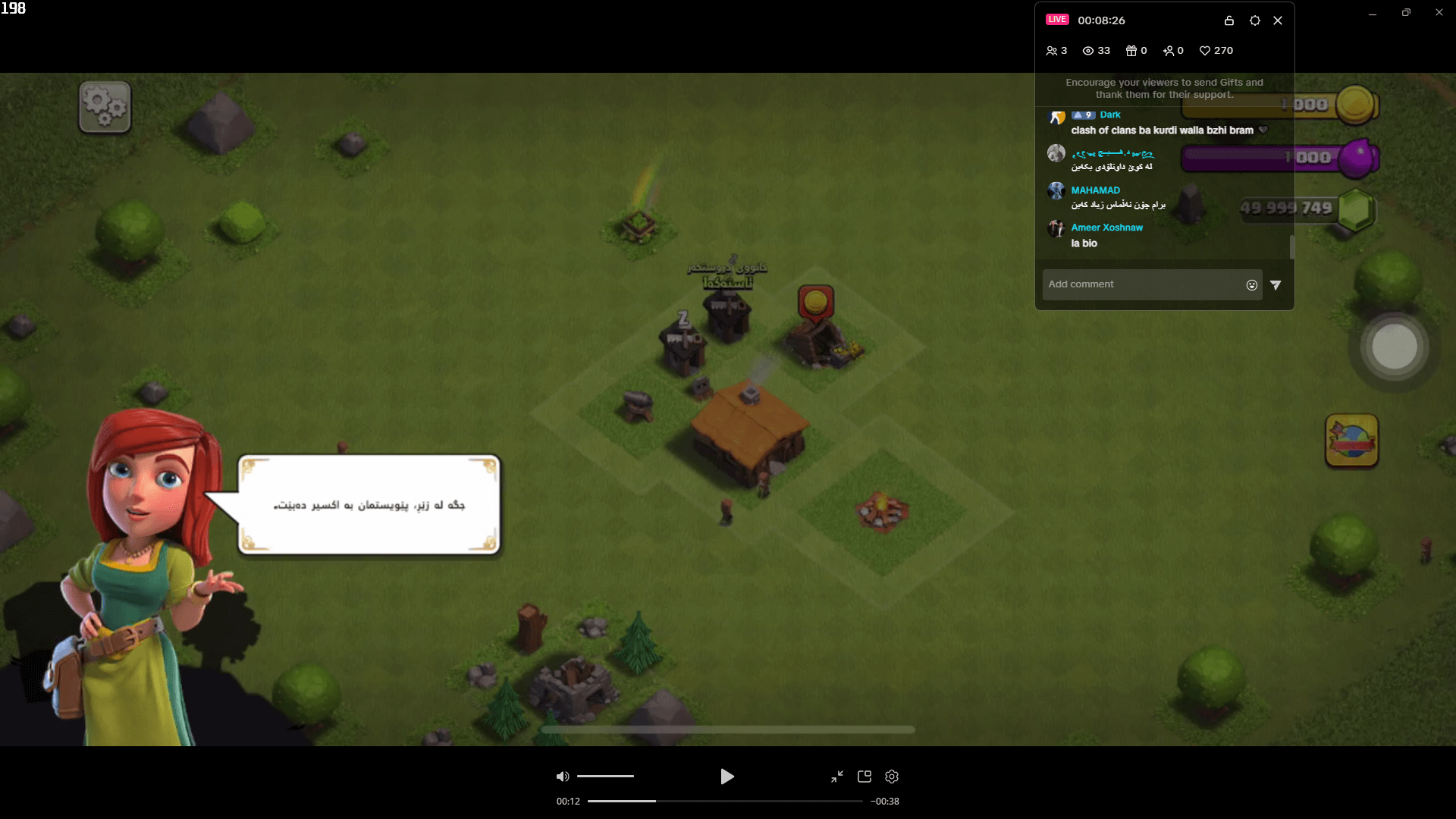Adjust the volume slider
The height and width of the screenshot is (819, 1456).
click(x=604, y=776)
